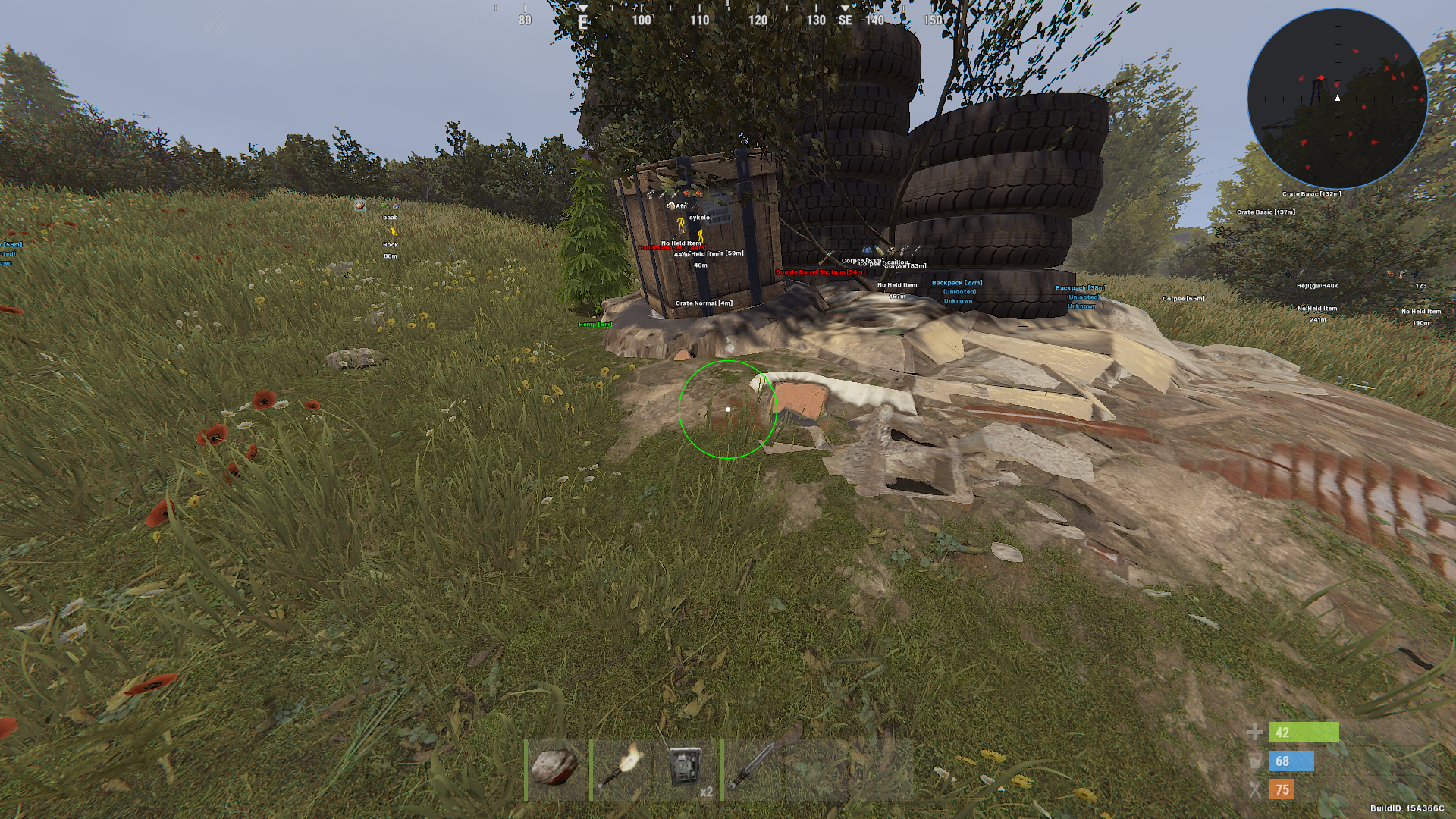Image resolution: width=1456 pixels, height=819 pixels.
Task: Click the blue backpack icon above the corpses
Action: (x=866, y=250)
